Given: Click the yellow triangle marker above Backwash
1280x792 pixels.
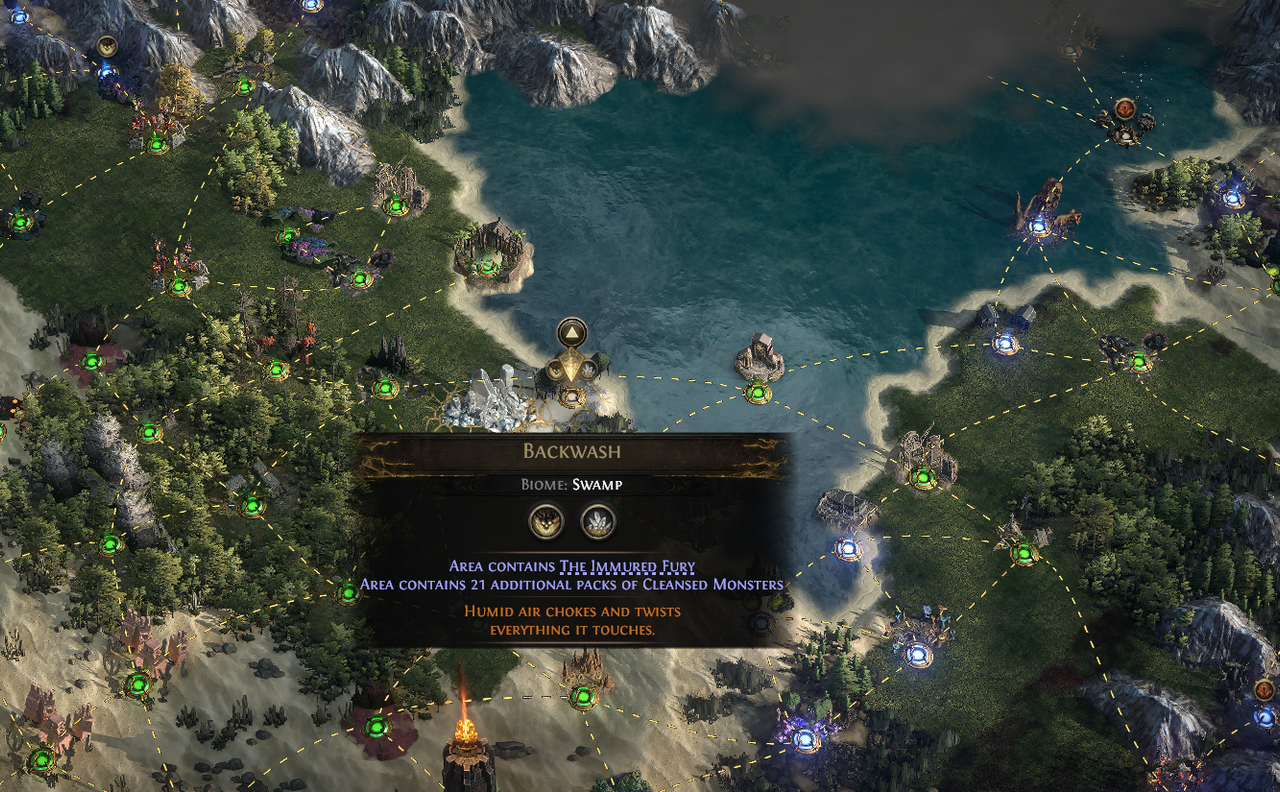Looking at the screenshot, I should [572, 332].
